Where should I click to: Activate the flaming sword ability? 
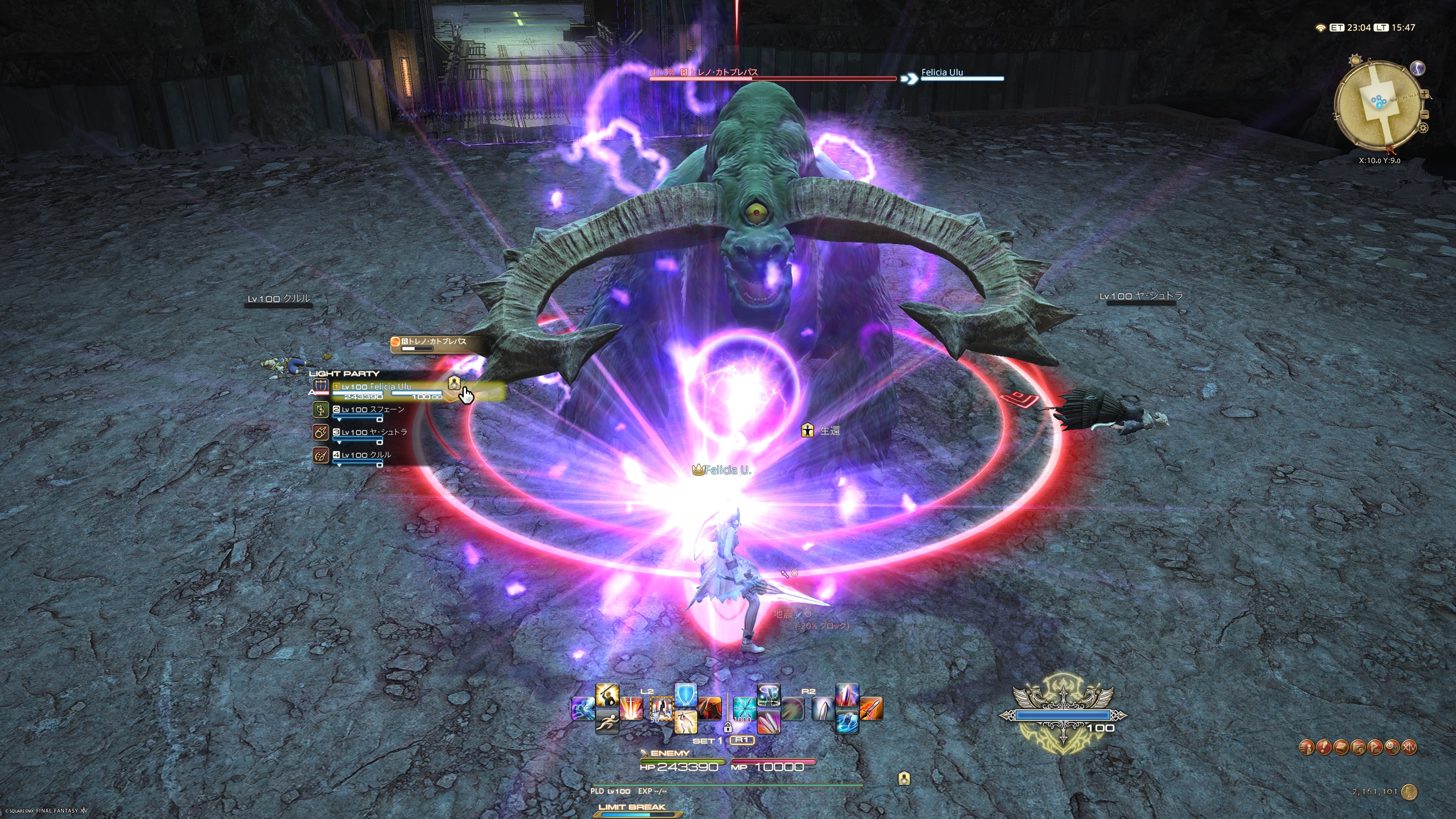click(x=871, y=709)
